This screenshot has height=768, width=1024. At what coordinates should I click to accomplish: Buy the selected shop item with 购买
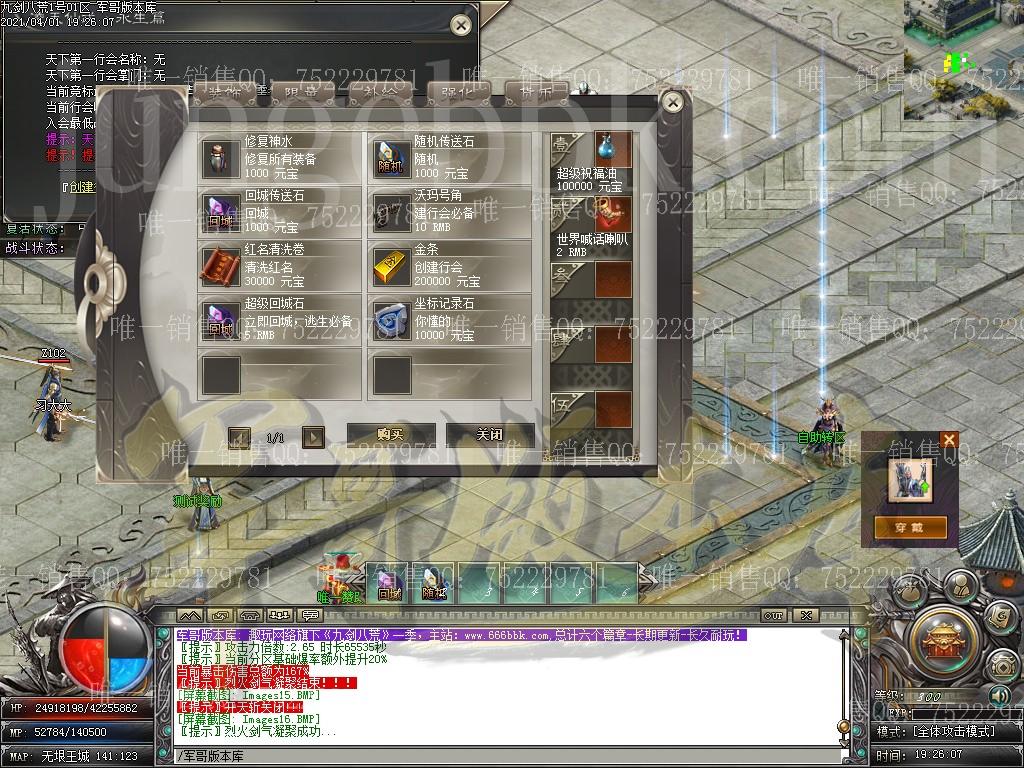click(390, 435)
